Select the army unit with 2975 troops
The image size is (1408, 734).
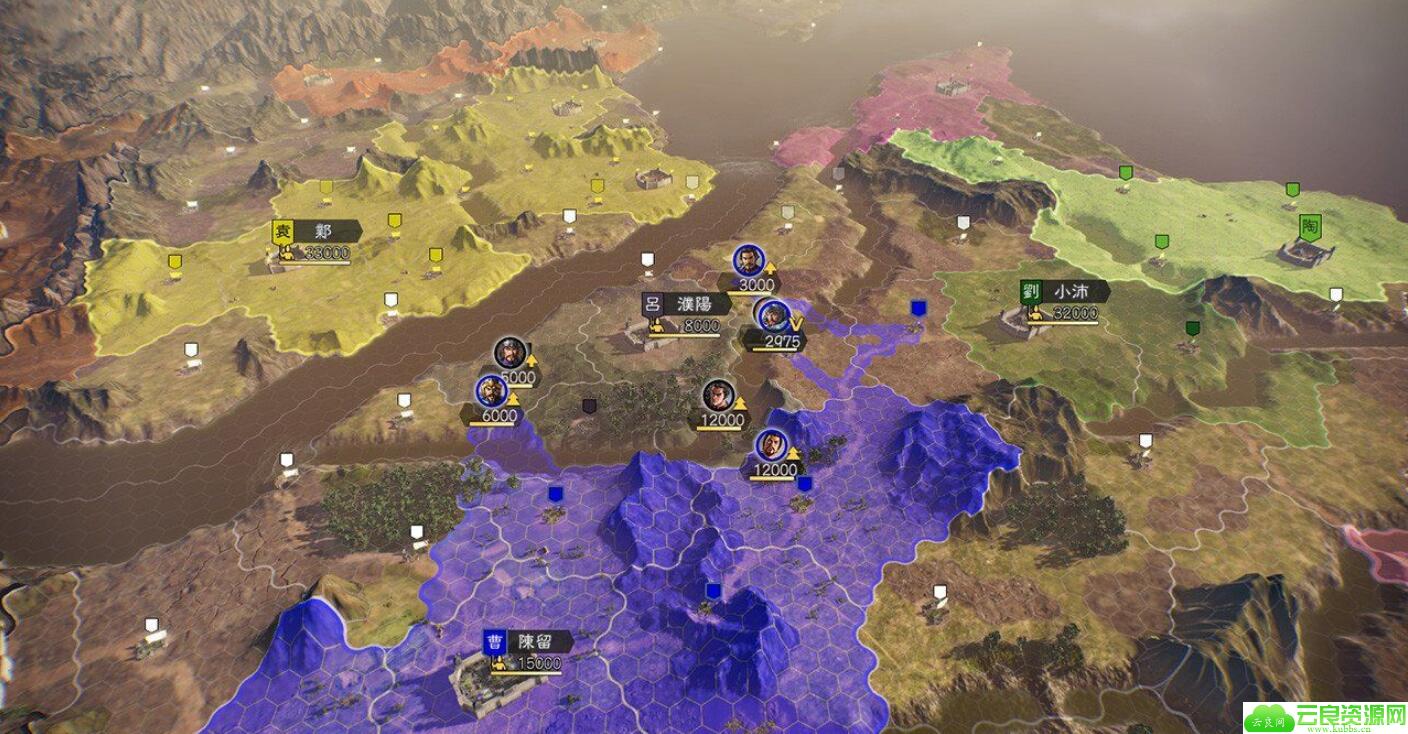[x=772, y=316]
